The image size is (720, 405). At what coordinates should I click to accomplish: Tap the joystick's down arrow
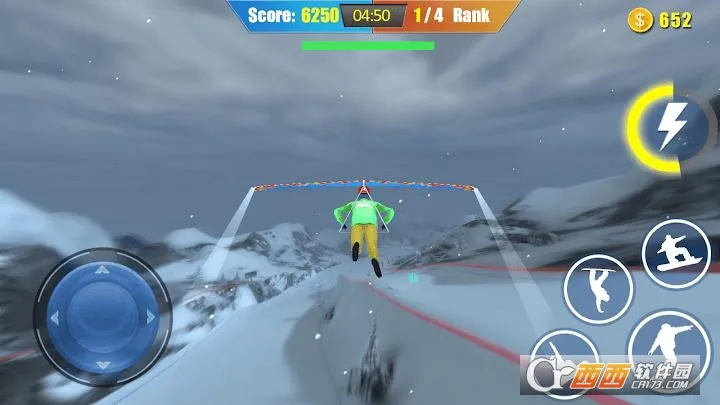[x=103, y=364]
